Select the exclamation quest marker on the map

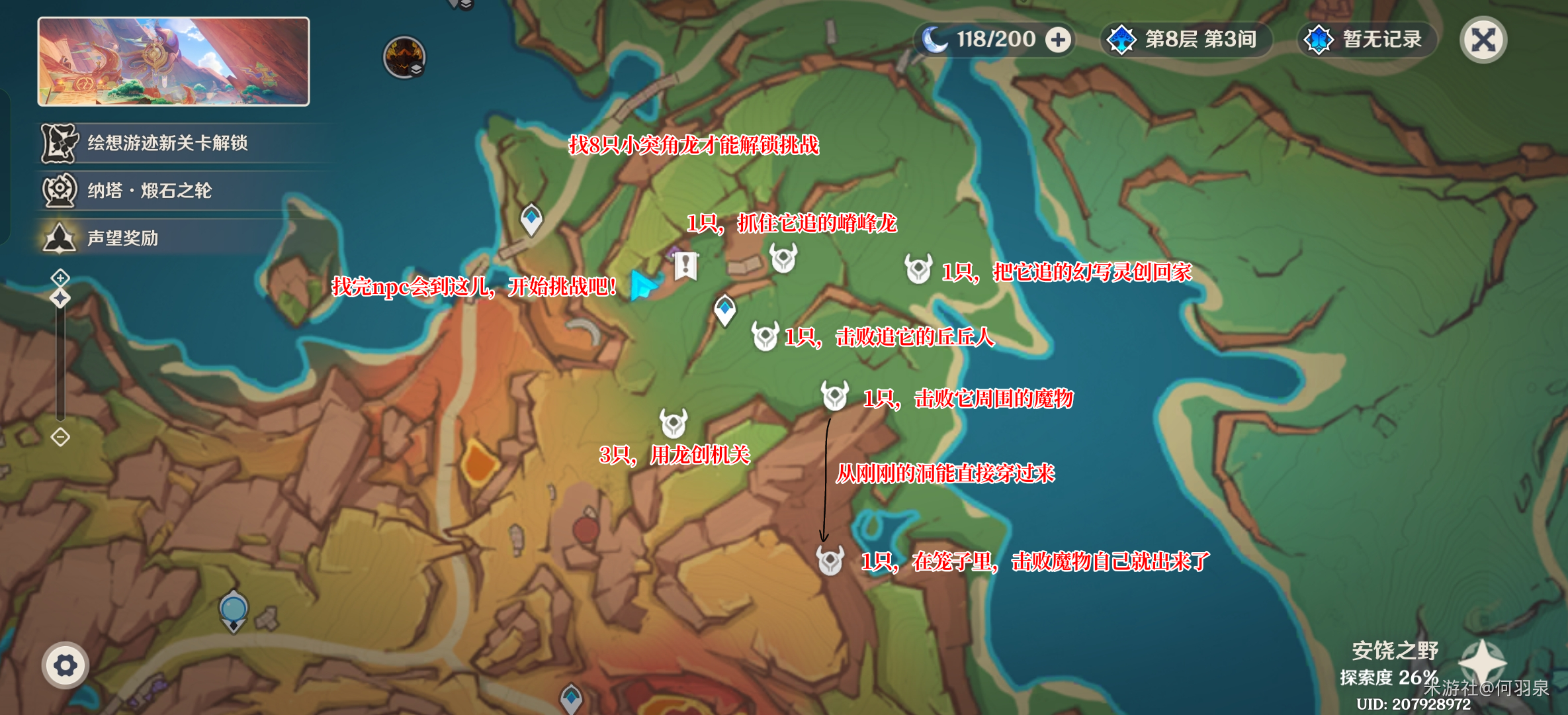point(685,266)
